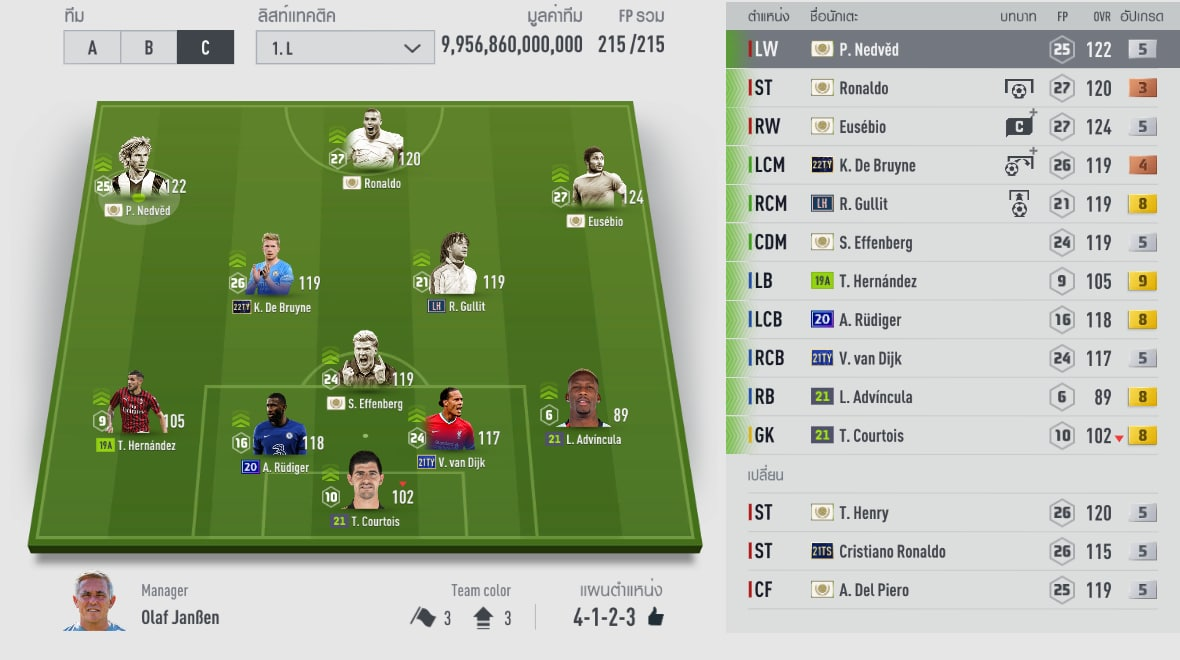Screen dimensions: 1180x660
Task: Click the 4-1-2-3 formation thumbs-up icon
Action: pyautogui.click(x=656, y=617)
